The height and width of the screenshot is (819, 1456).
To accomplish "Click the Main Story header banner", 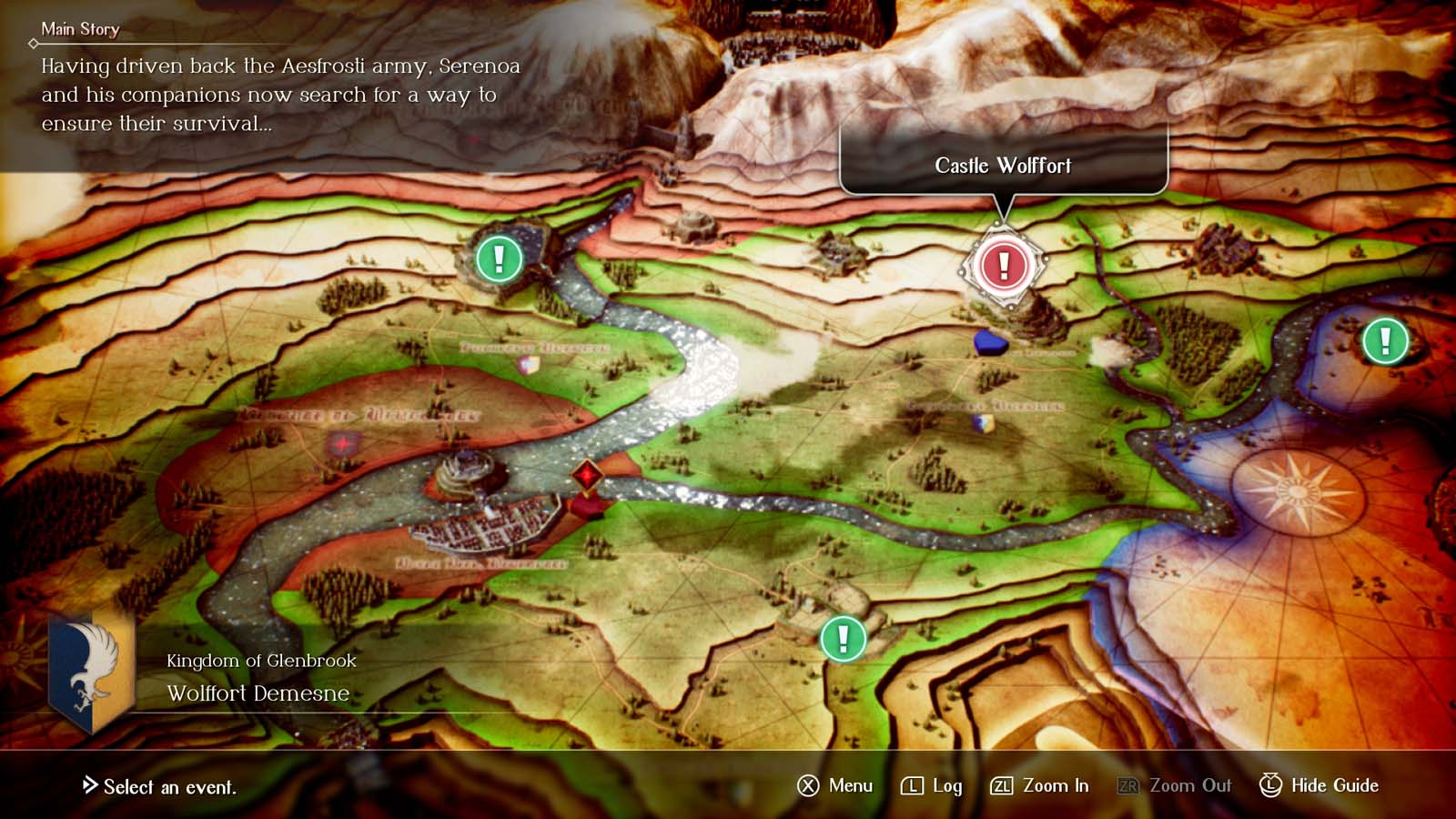I will pyautogui.click(x=80, y=29).
